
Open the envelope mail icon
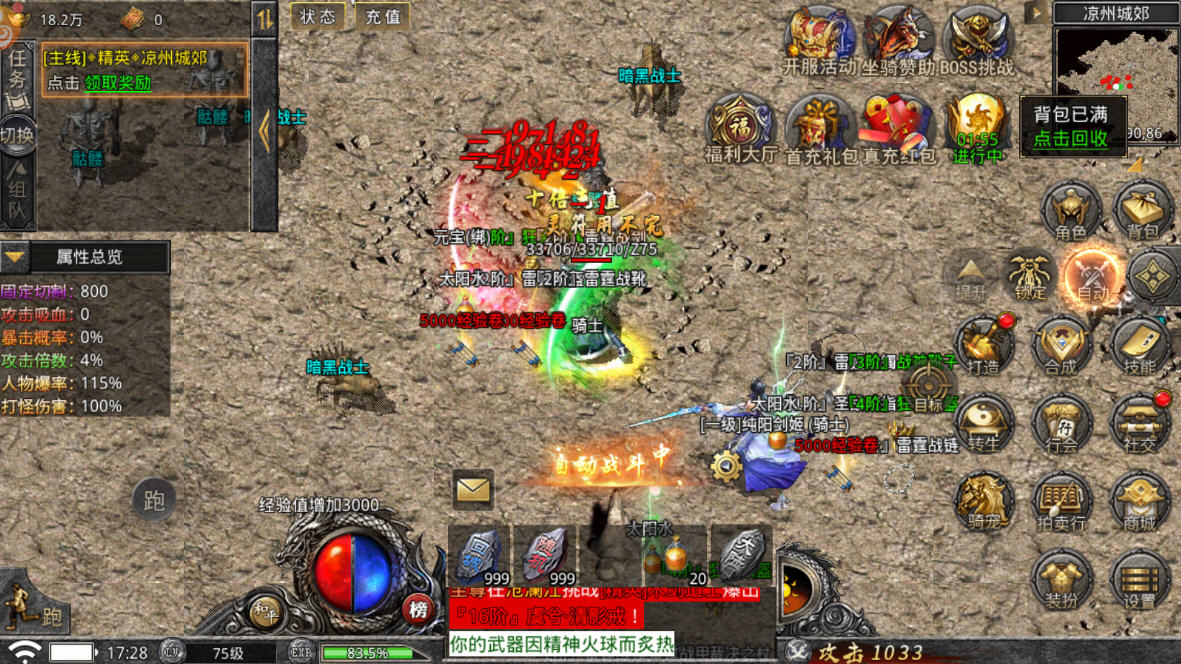pyautogui.click(x=472, y=489)
